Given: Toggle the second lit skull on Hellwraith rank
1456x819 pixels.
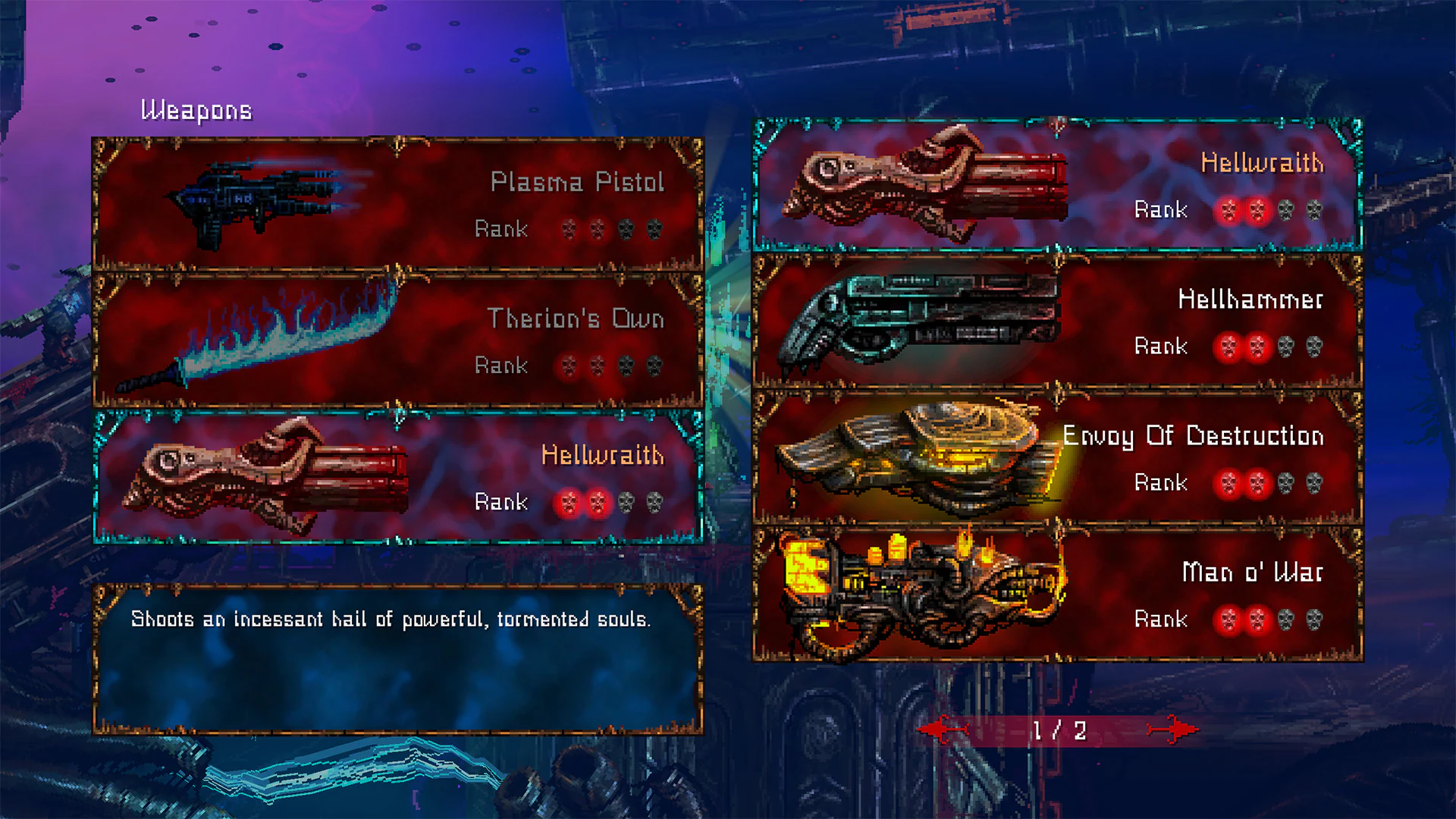Looking at the screenshot, I should [x=598, y=502].
